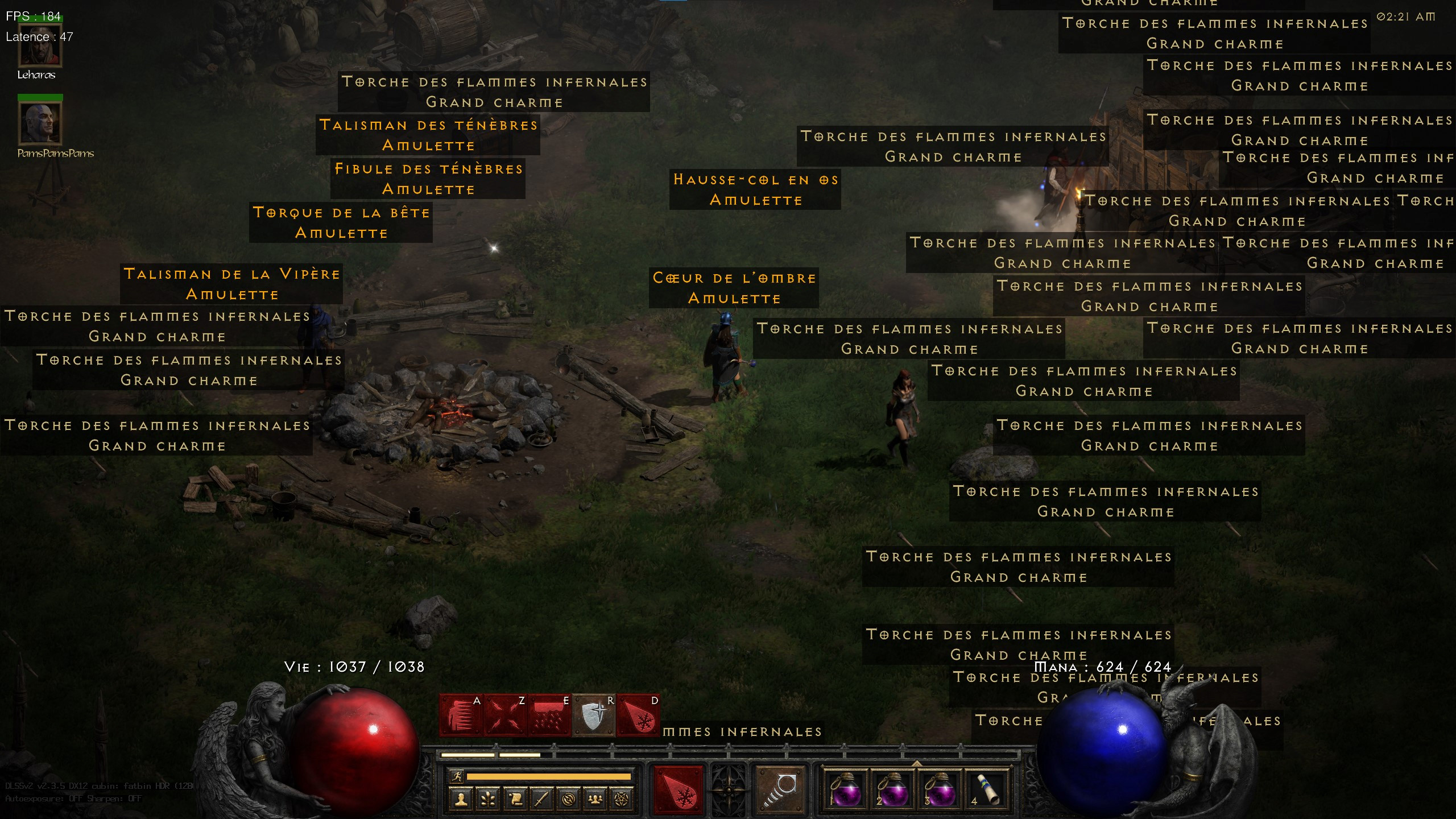Pick up the Talisman de la Vipère amulet
The height and width of the screenshot is (819, 1456).
pyautogui.click(x=231, y=284)
